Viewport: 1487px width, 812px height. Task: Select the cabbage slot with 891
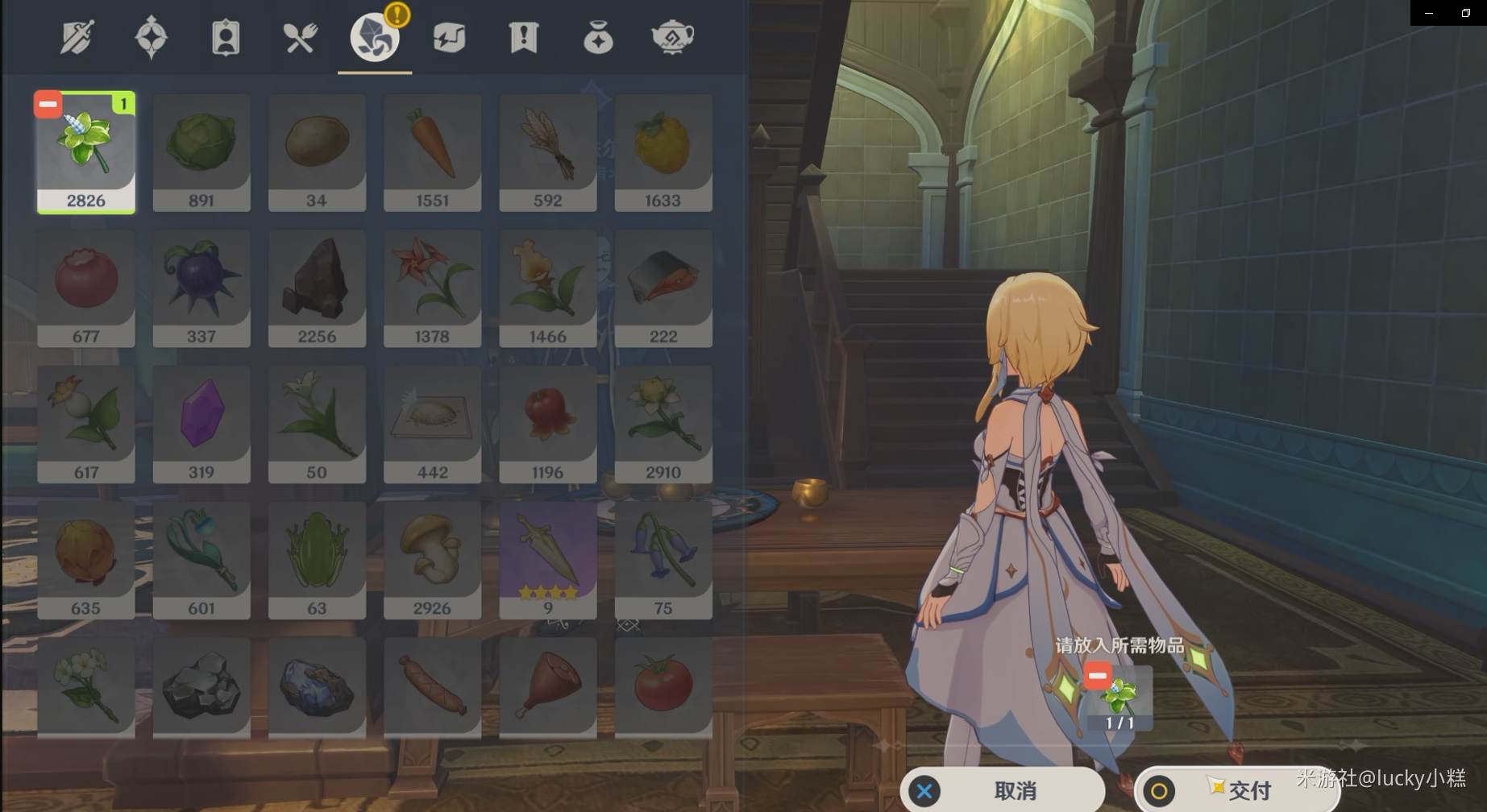click(201, 152)
